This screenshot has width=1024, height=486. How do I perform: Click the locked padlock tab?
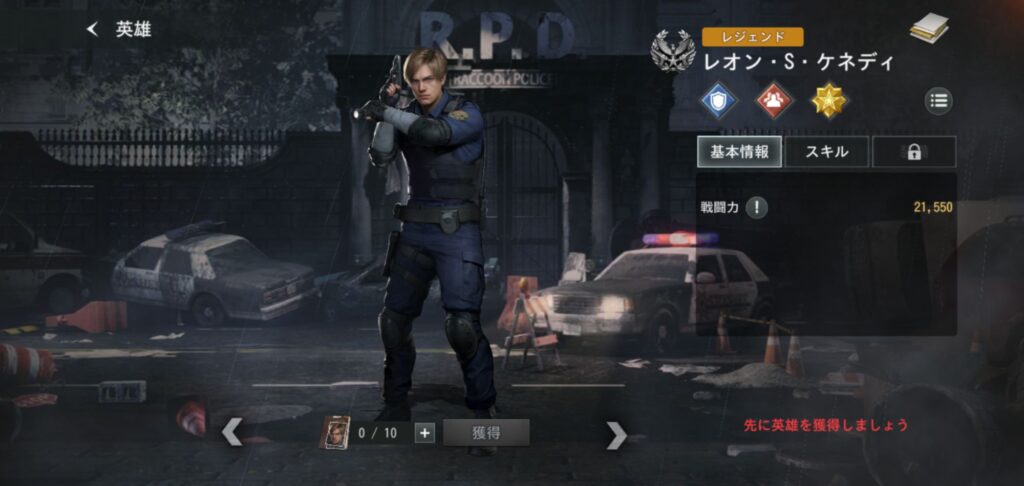tap(913, 152)
